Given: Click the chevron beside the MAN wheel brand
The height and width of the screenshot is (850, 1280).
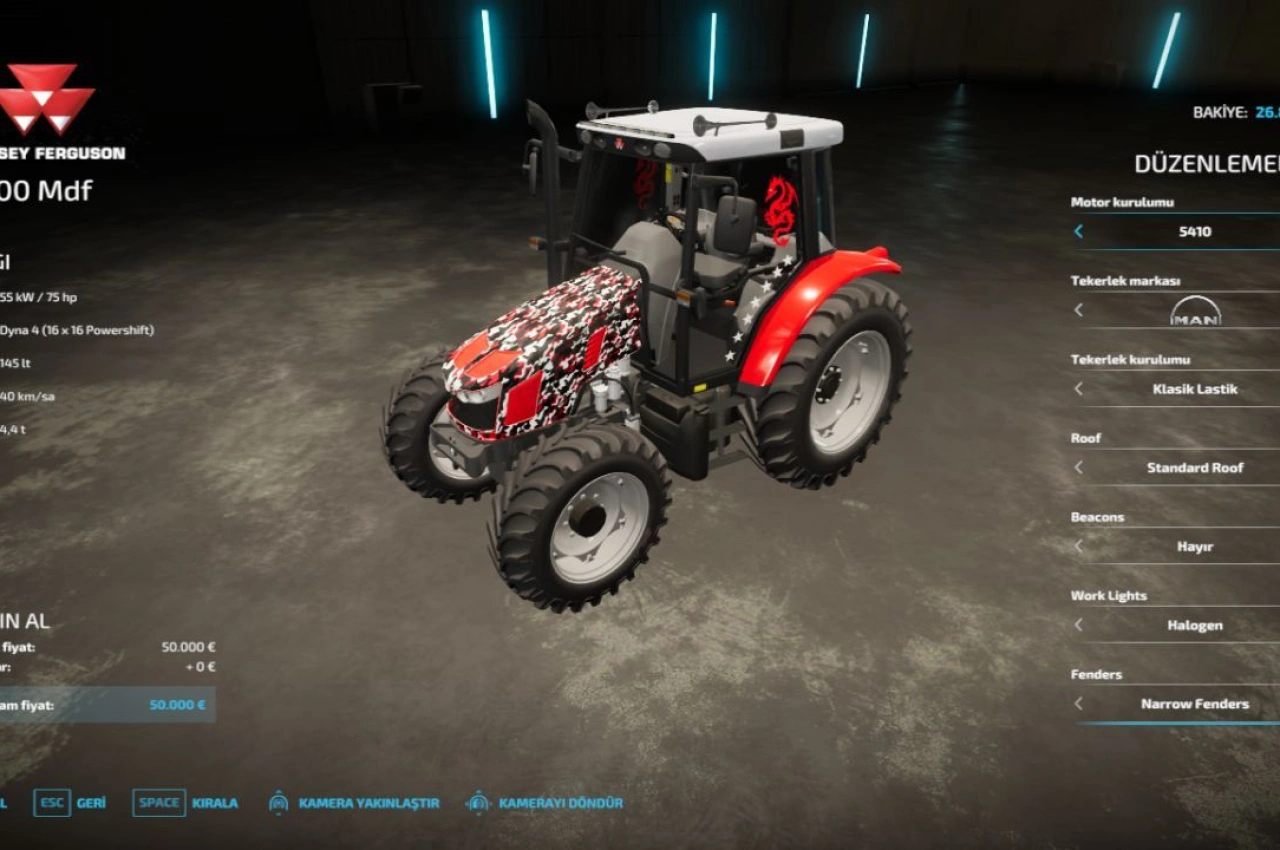Looking at the screenshot, I should (1078, 311).
